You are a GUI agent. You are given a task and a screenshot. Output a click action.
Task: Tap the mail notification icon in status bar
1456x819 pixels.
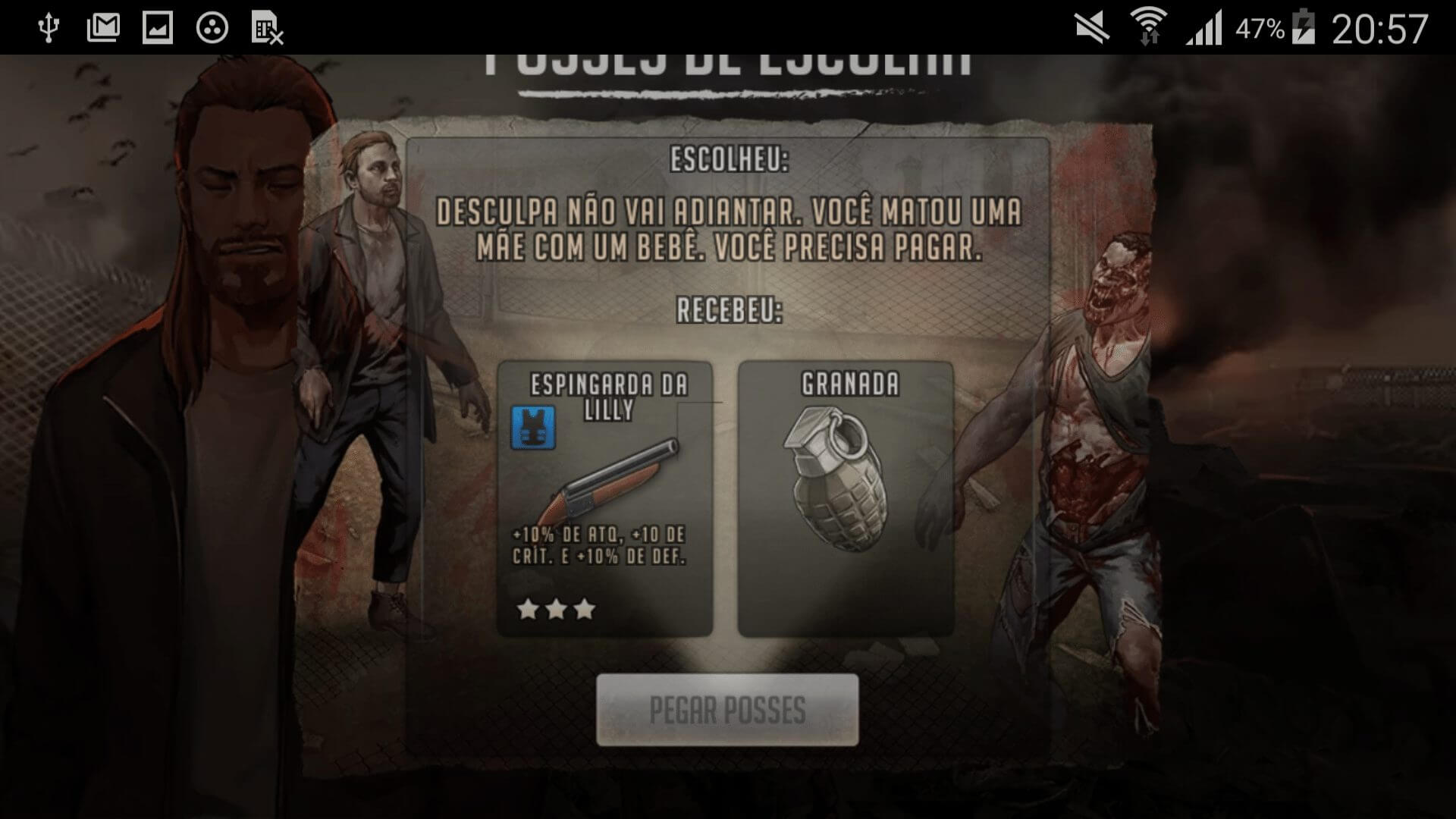tap(103, 29)
